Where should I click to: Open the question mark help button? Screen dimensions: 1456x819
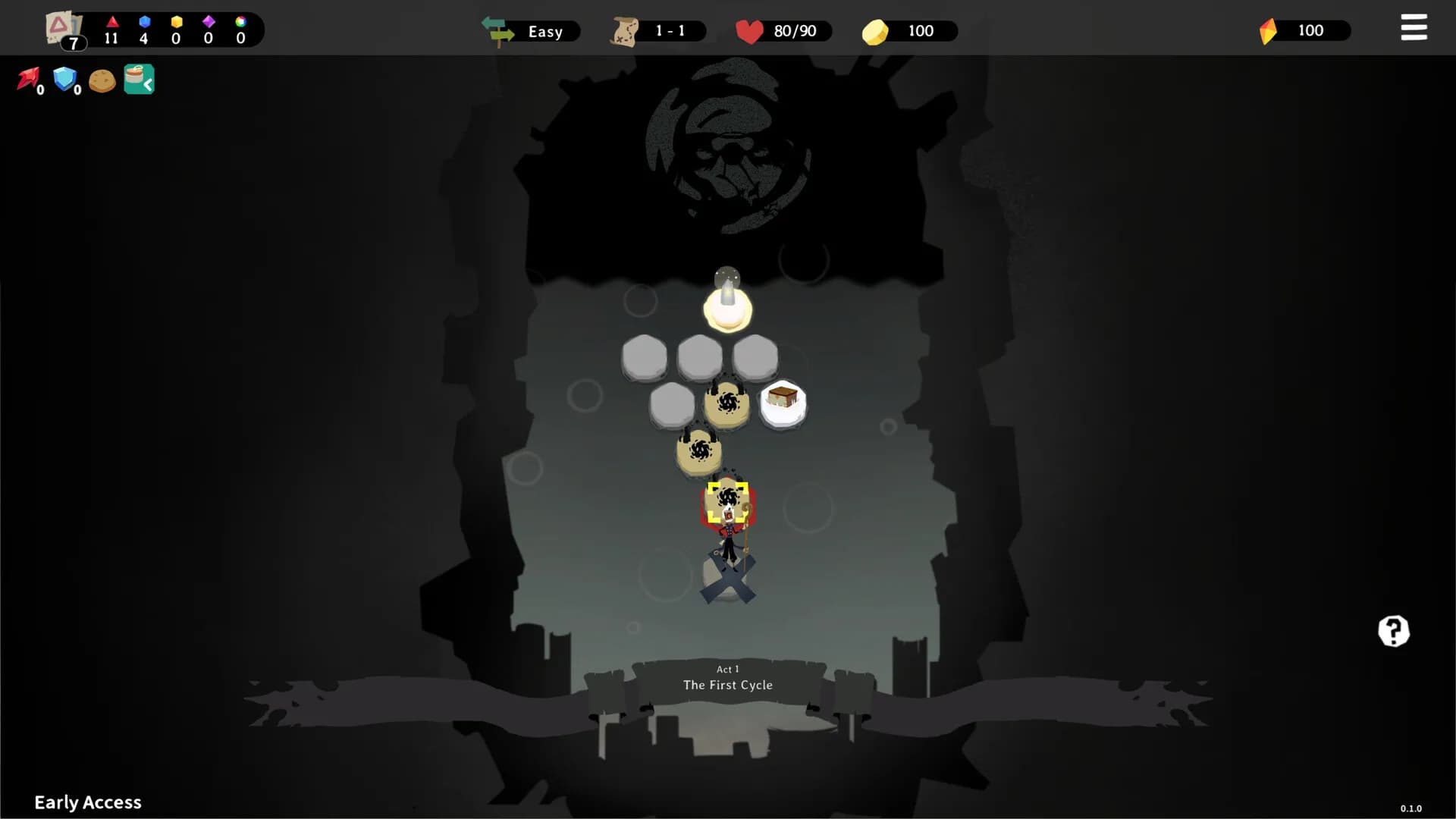click(1392, 631)
